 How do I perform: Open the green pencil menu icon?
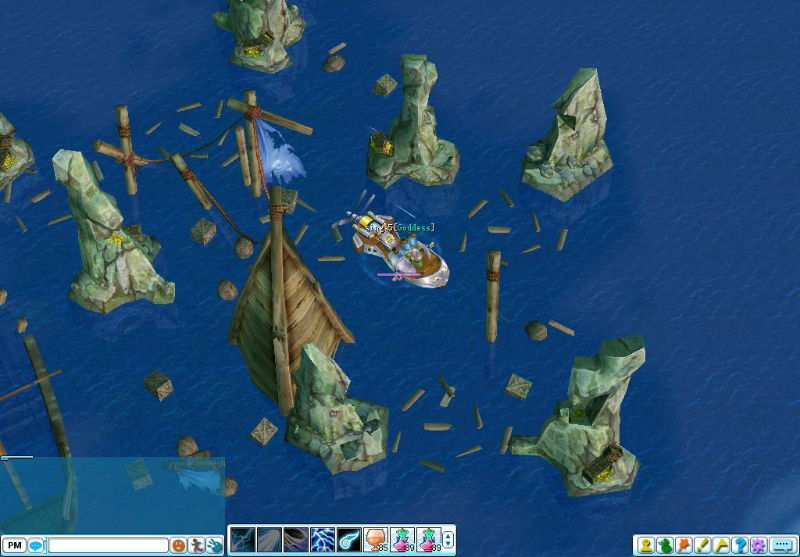click(702, 545)
